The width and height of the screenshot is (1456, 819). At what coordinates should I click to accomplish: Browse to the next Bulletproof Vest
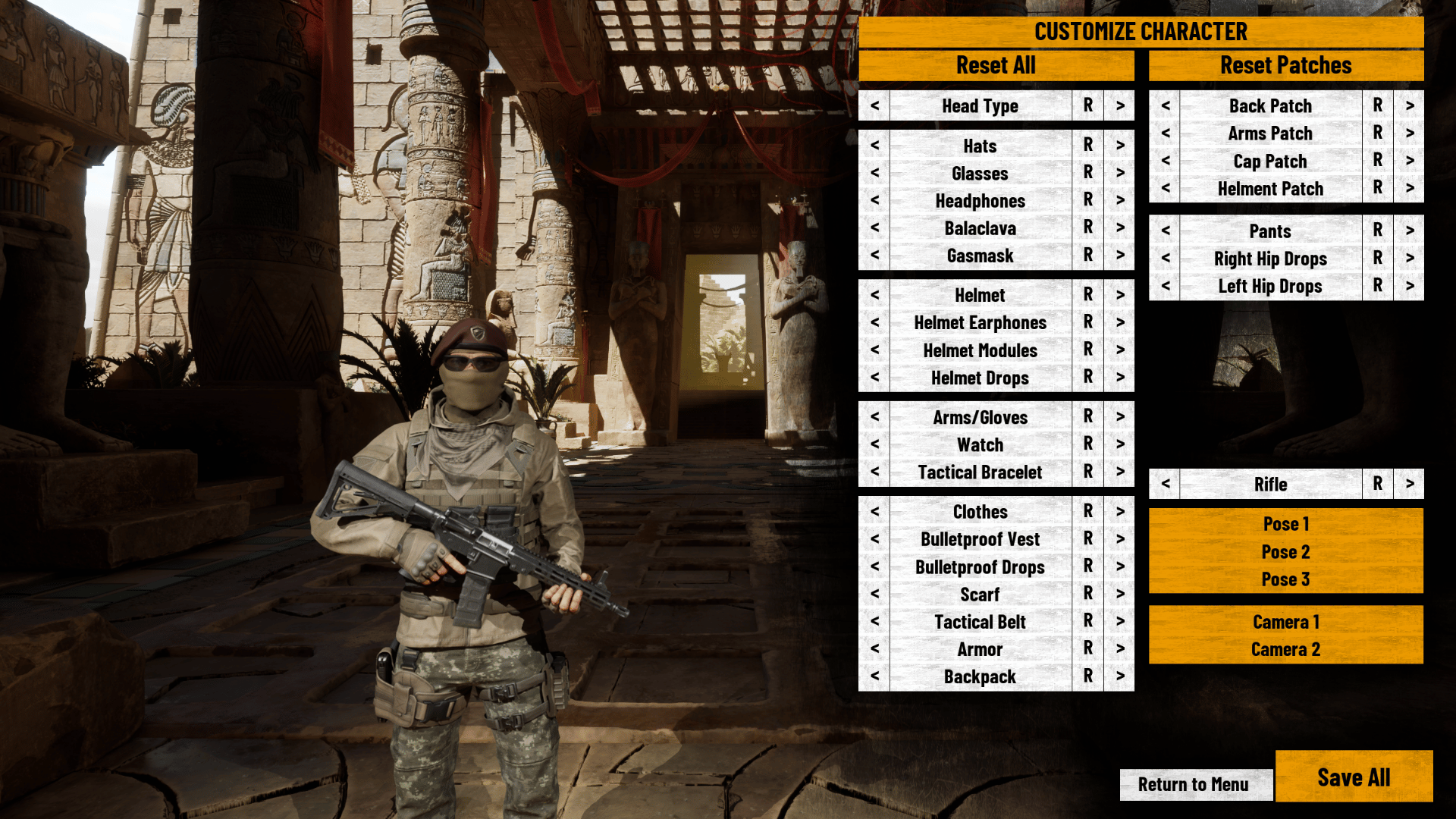[x=1119, y=539]
